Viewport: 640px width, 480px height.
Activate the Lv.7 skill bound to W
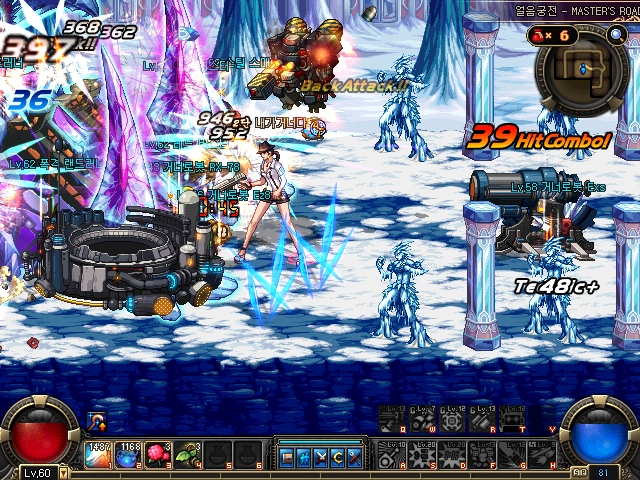422,420
